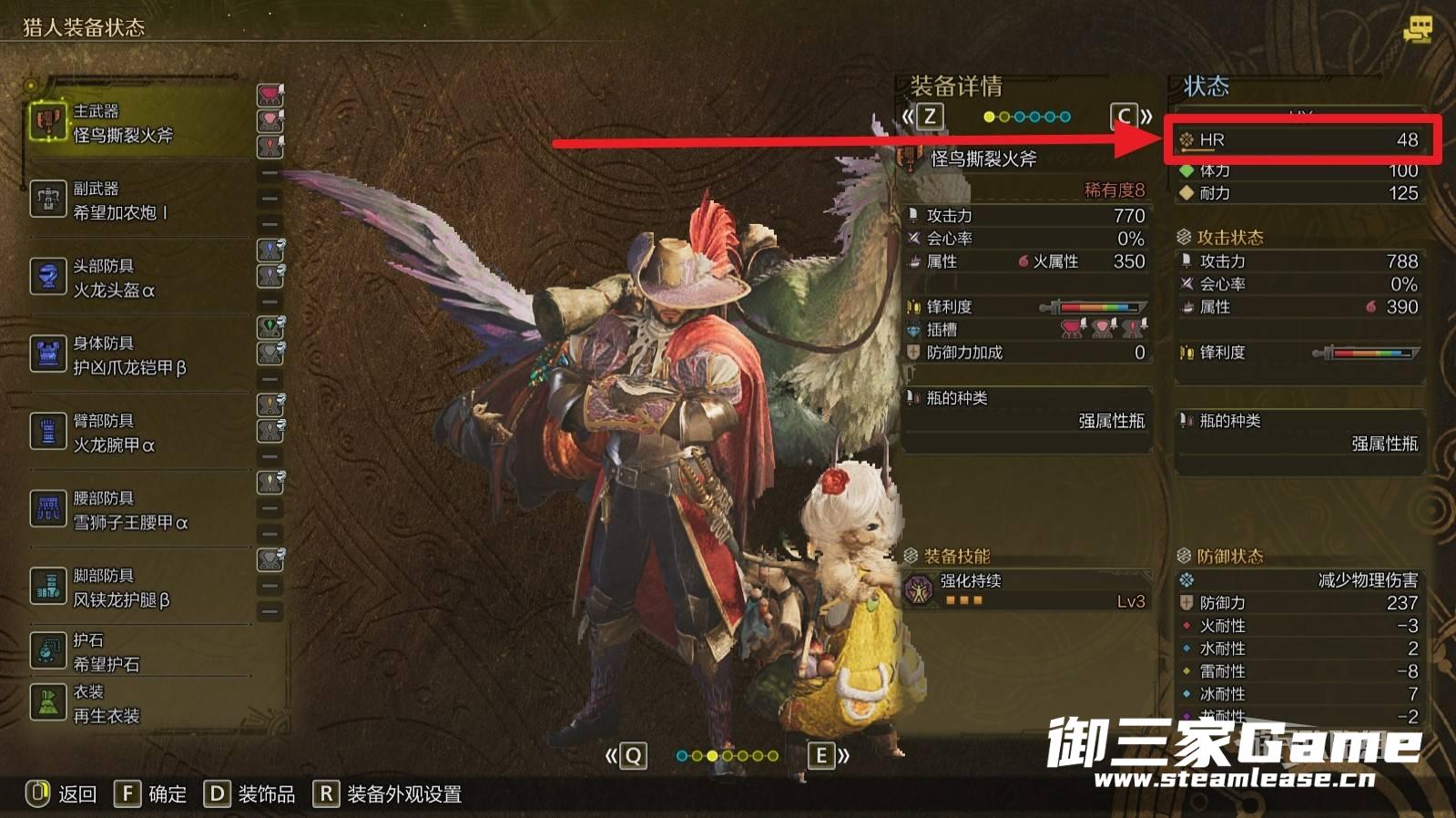The image size is (1456, 818).
Task: Open 装备外观设置 appearance settings
Action: pos(388,794)
